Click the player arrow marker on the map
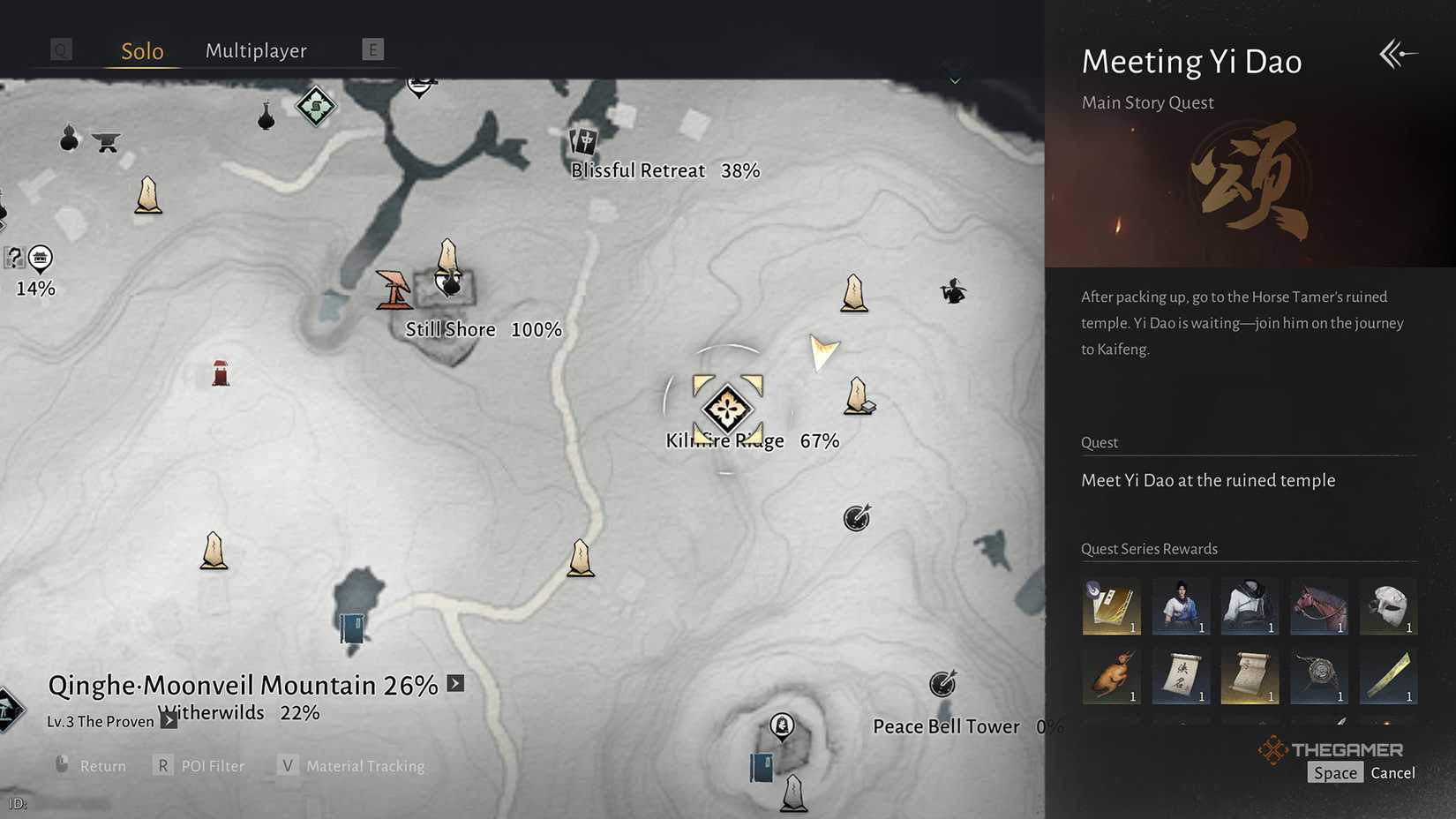Image resolution: width=1456 pixels, height=819 pixels. tap(824, 353)
